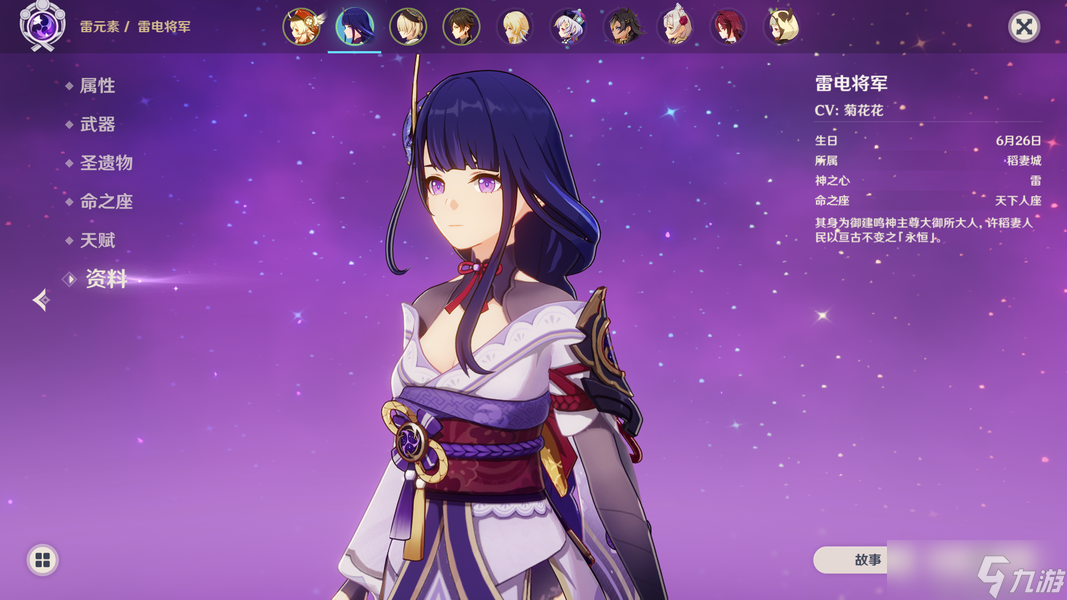1067x600 pixels.
Task: Click the left-pointing arrow beside the menu
Action: coord(40,299)
